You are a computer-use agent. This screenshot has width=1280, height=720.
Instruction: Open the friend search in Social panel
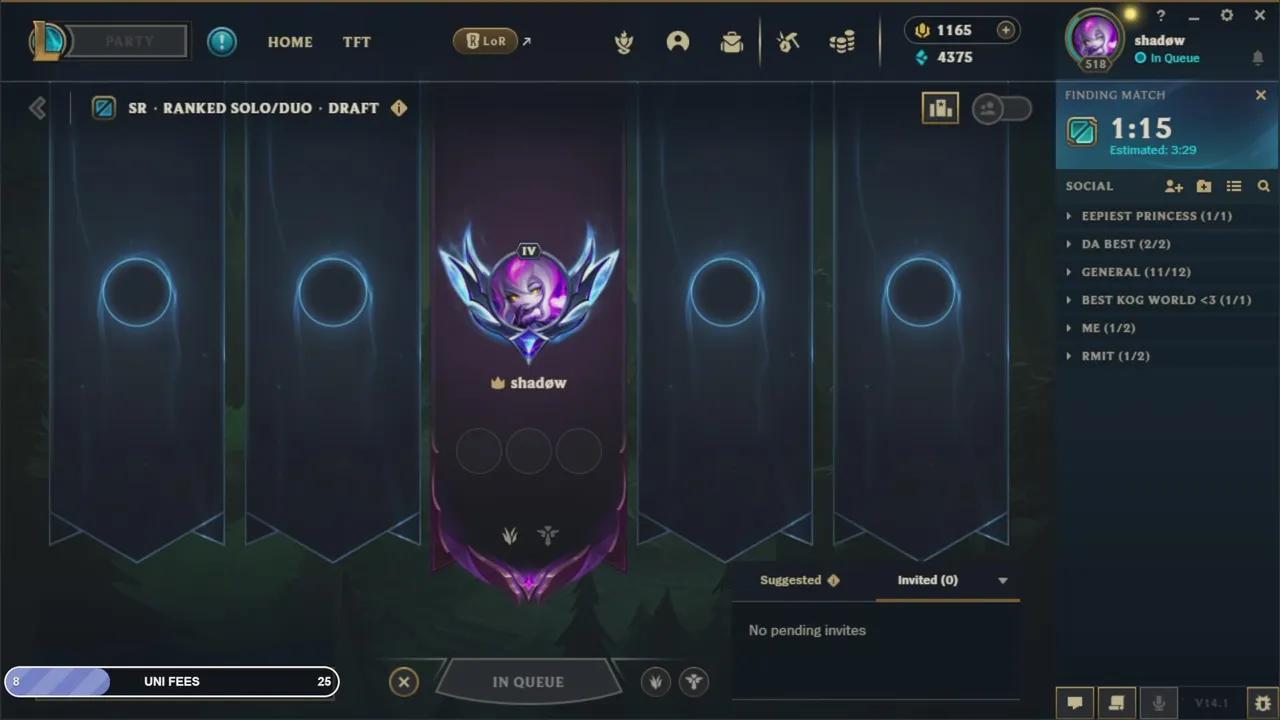tap(1263, 186)
